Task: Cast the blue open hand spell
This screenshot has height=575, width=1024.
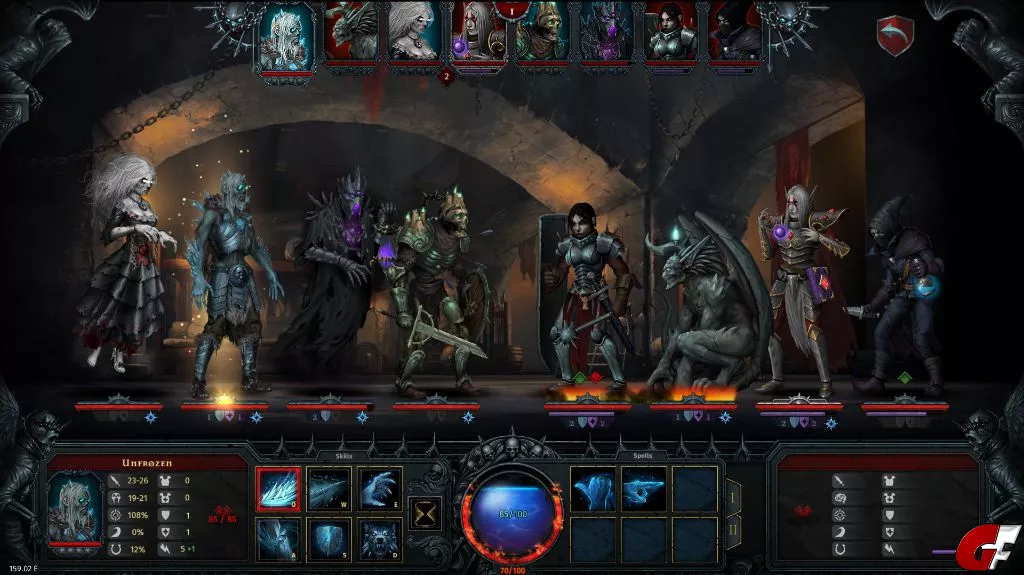Action: coord(593,489)
